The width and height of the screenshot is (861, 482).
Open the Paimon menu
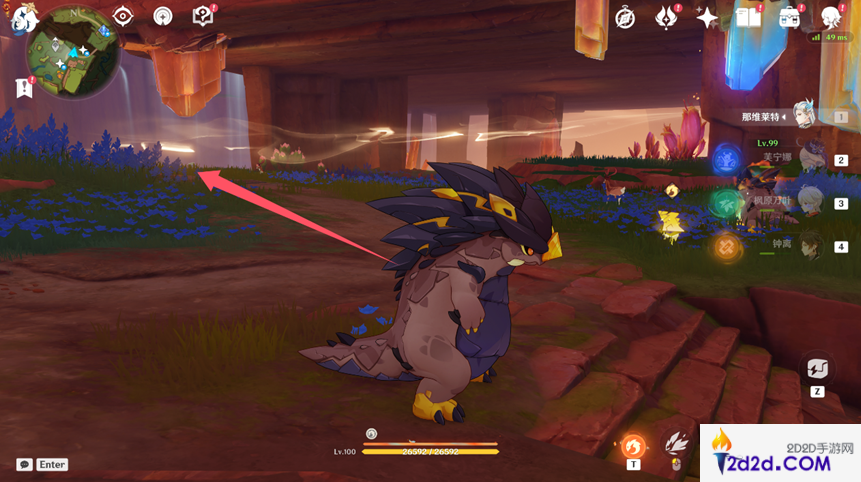click(x=22, y=18)
